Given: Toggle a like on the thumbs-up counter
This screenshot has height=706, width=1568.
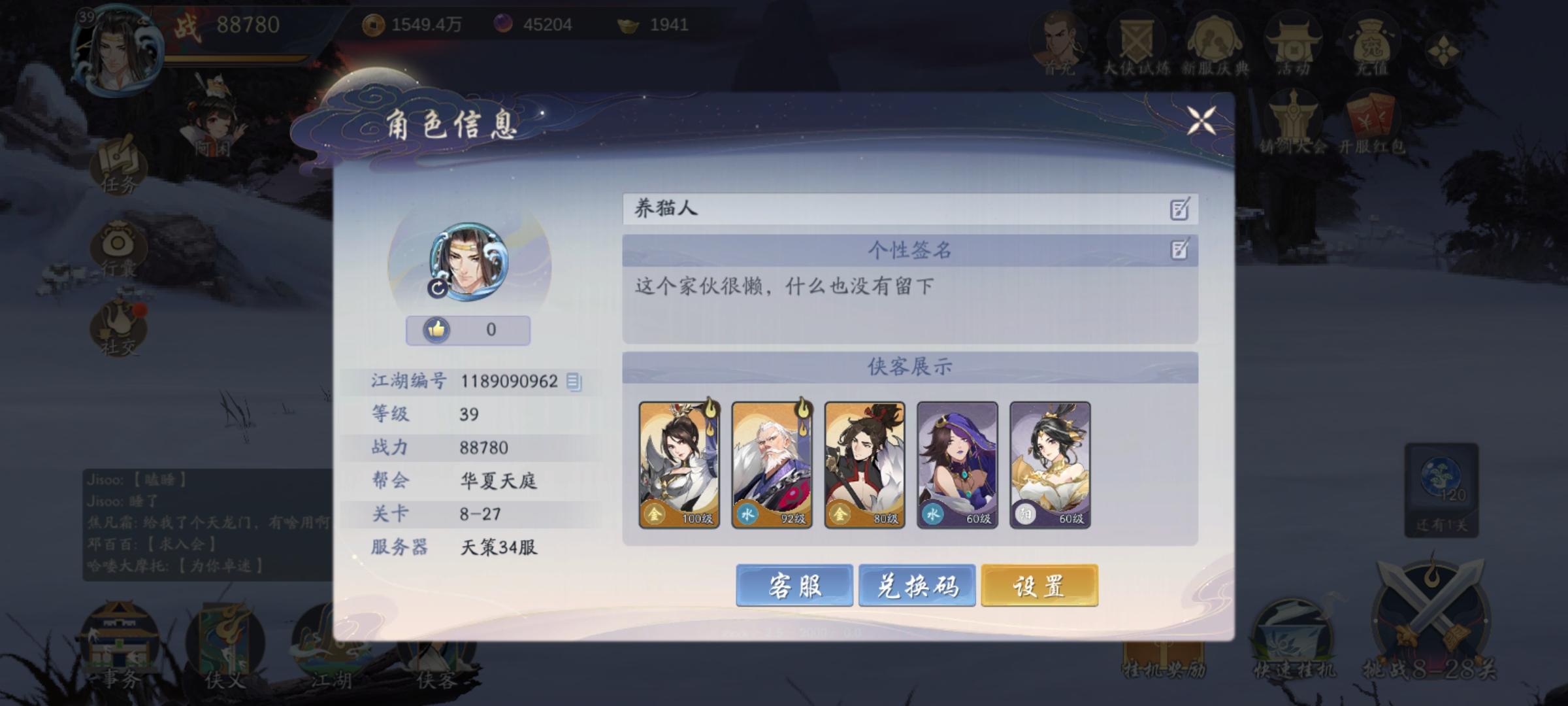Looking at the screenshot, I should click(438, 330).
